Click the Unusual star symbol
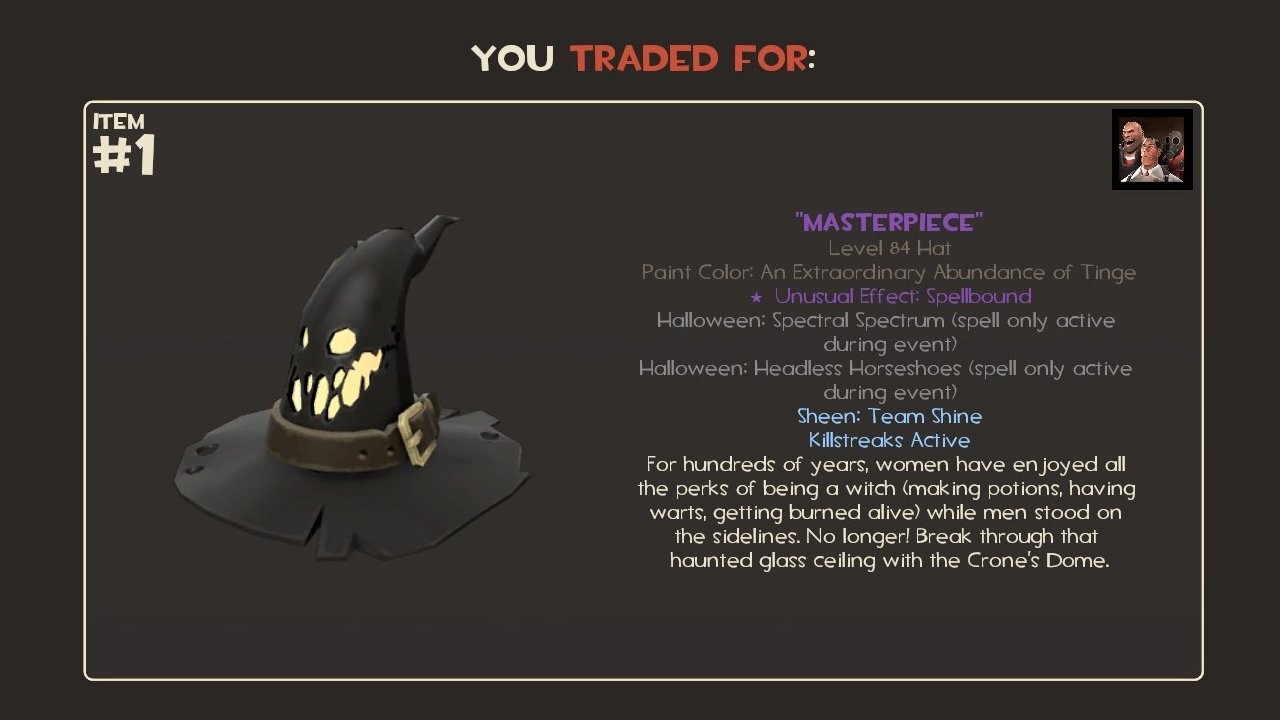The height and width of the screenshot is (720, 1280). 758,296
